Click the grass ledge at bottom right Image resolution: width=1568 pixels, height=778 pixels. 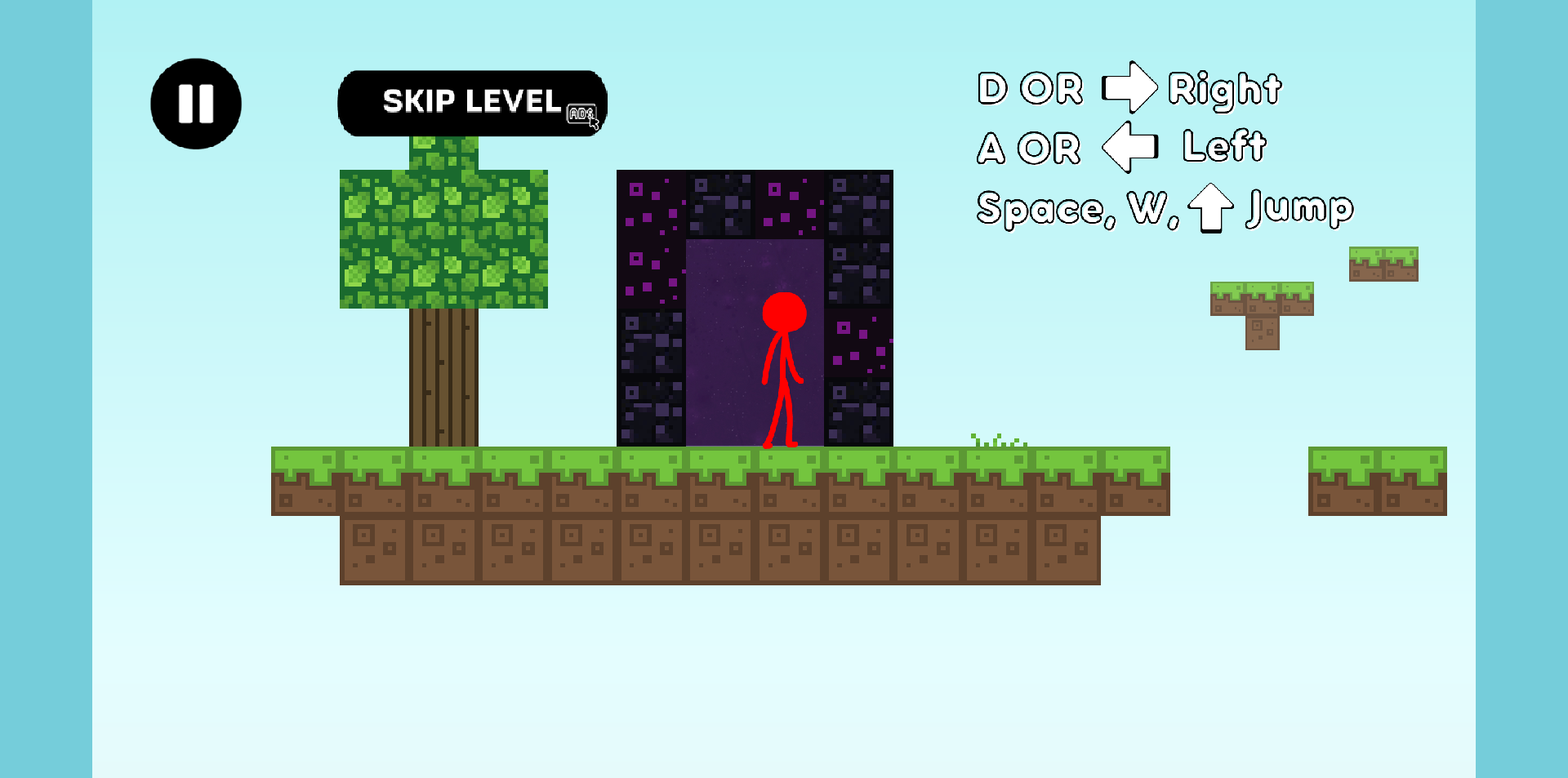coord(1379,482)
